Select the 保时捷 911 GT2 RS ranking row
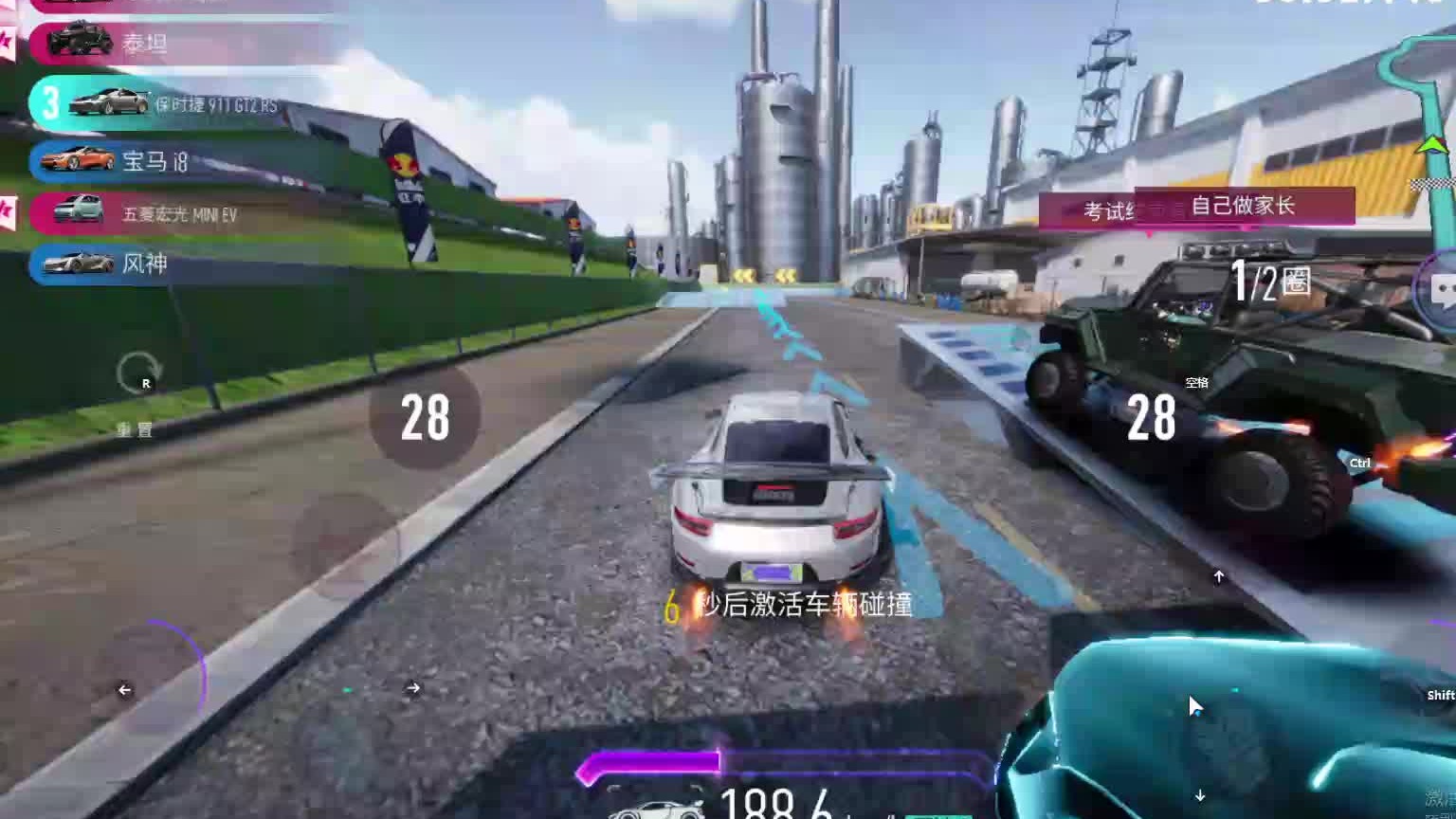The image size is (1456, 819). coord(180,104)
